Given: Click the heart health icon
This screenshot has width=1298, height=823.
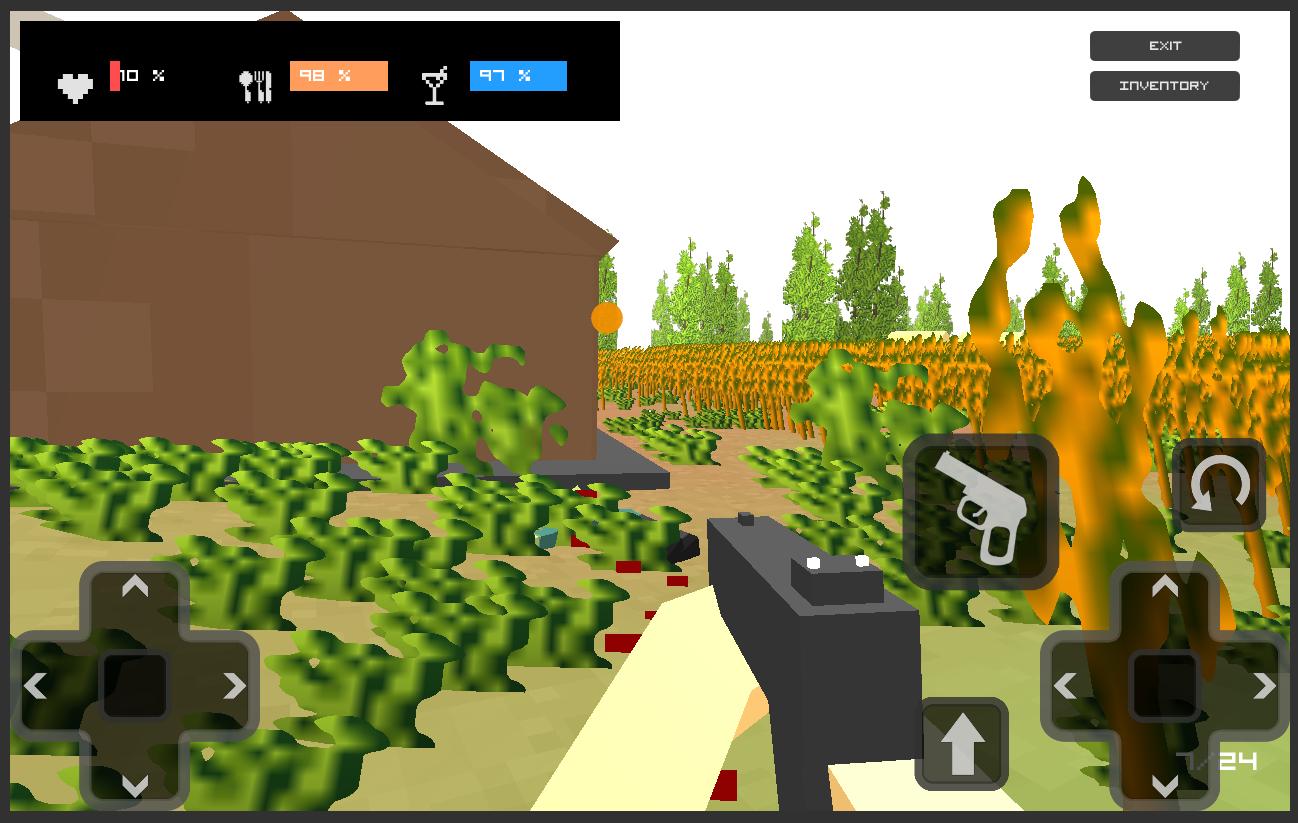Looking at the screenshot, I should (x=75, y=85).
